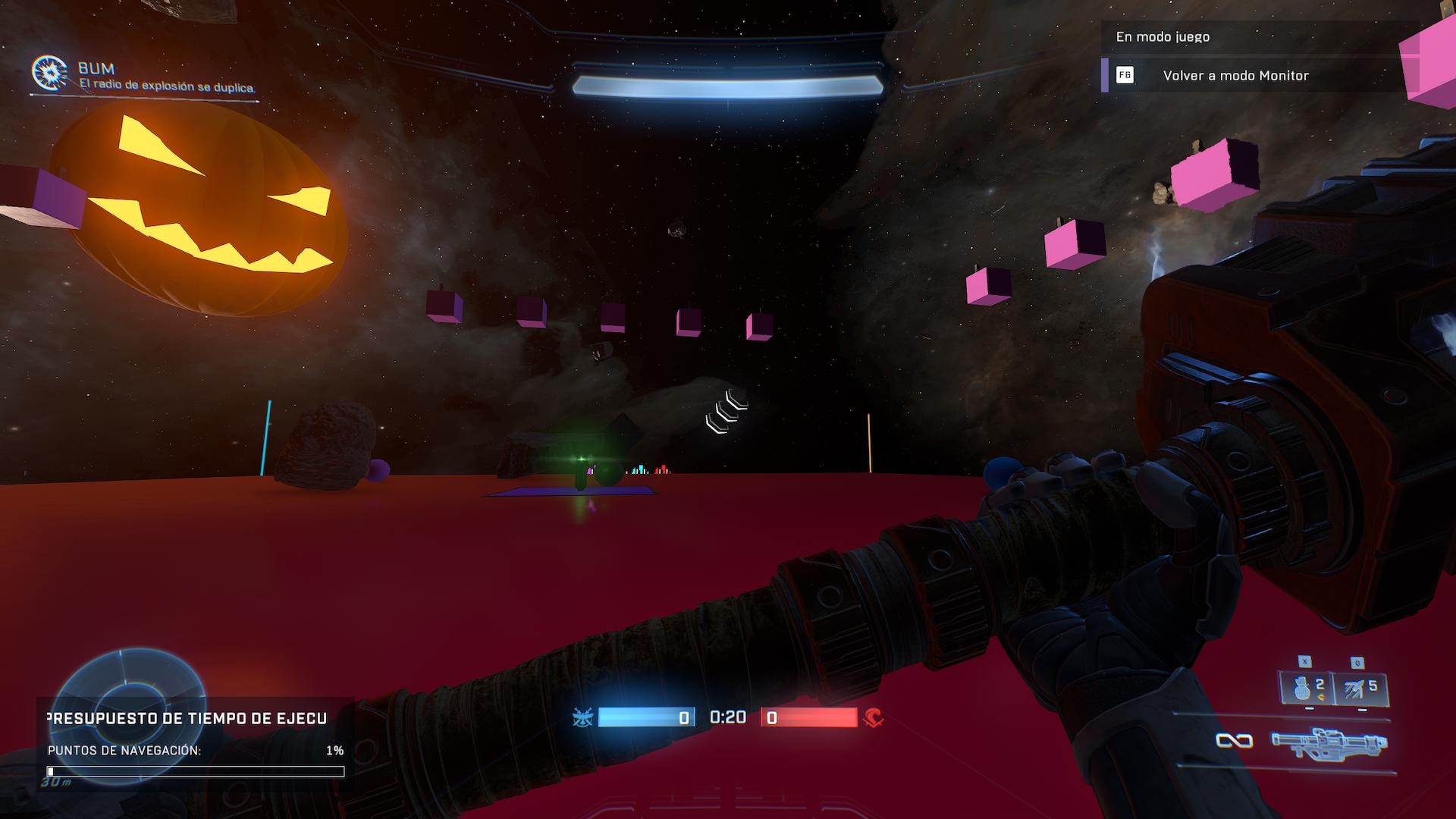Viewport: 1456px width, 819px height.
Task: Click the BUM explosion modifier icon
Action: pos(49,73)
